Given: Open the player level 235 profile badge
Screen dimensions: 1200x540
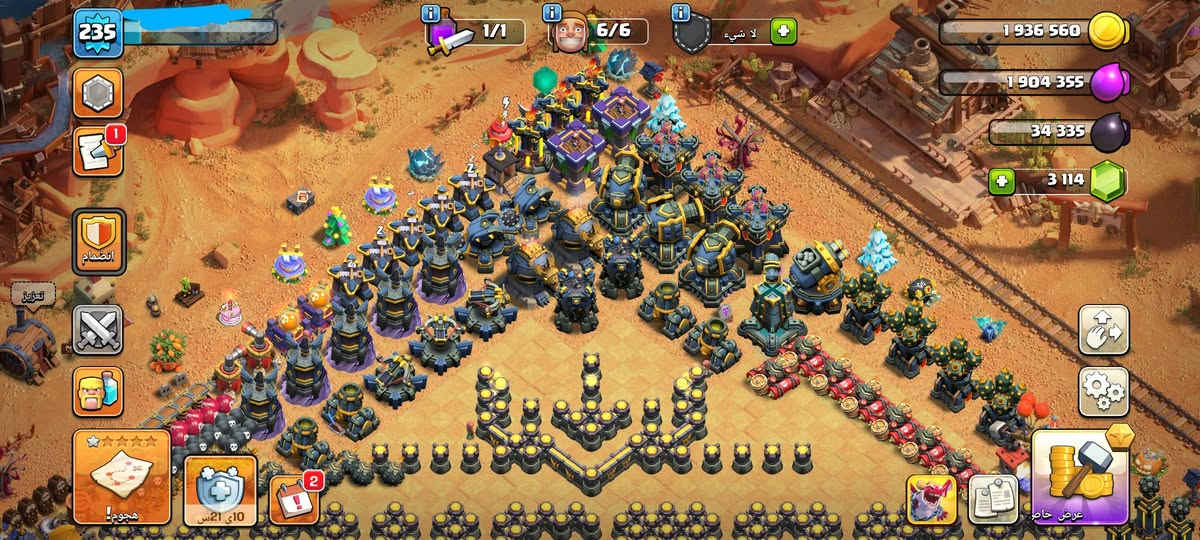Looking at the screenshot, I should (98, 33).
